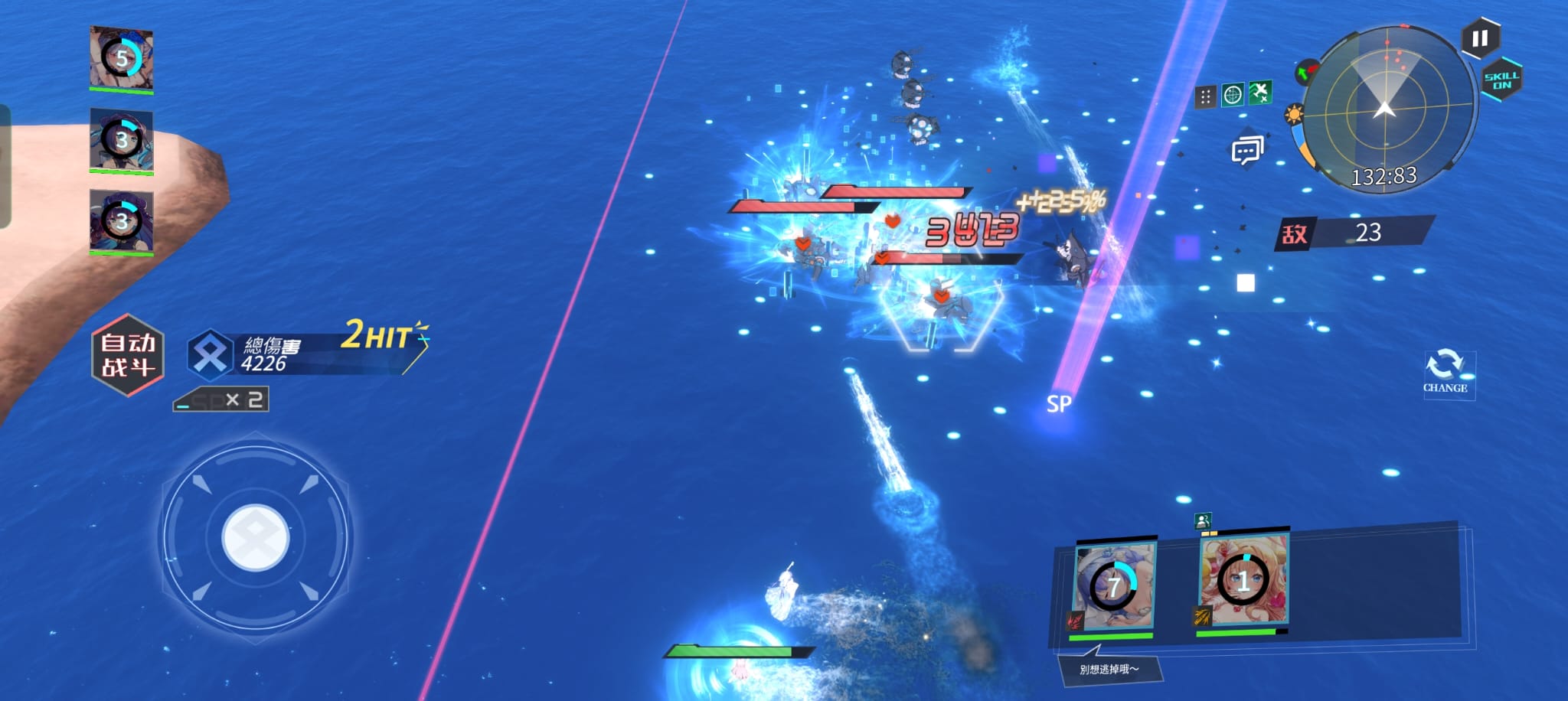Select the green aircraft icon
The width and height of the screenshot is (1568, 701).
pos(1259,93)
